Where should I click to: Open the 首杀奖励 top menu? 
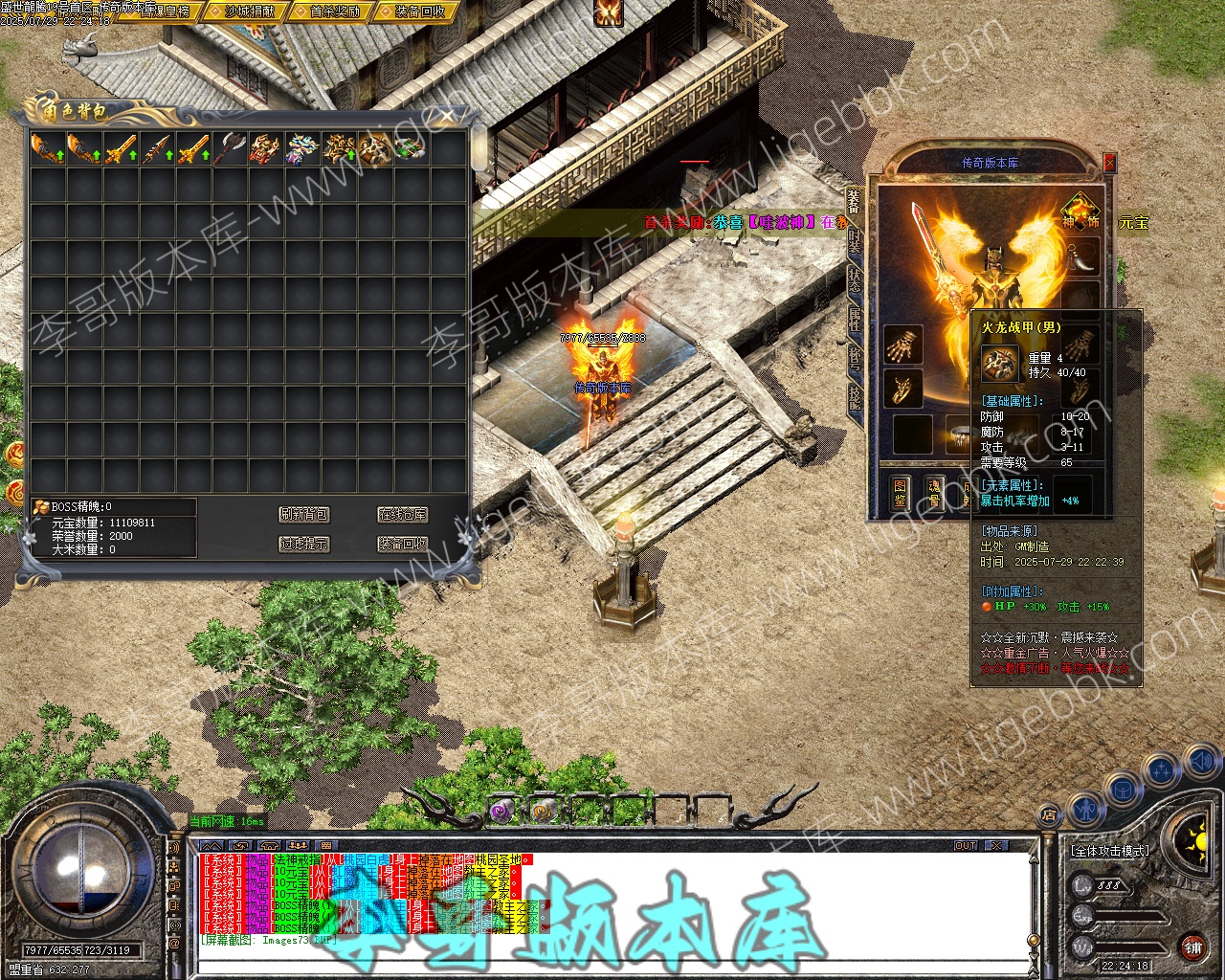pos(334,11)
